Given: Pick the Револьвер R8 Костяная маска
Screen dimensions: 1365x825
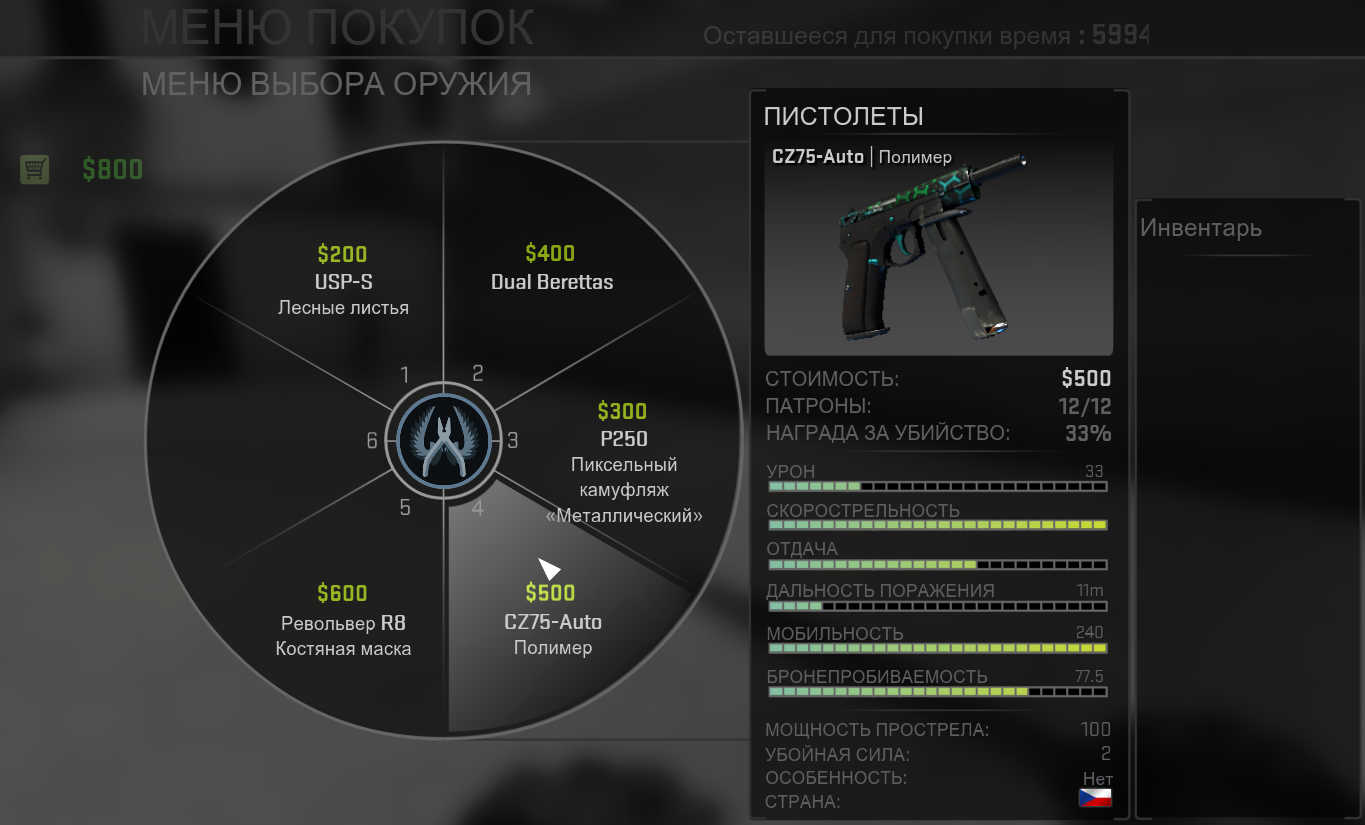Looking at the screenshot, I should click(x=343, y=622).
